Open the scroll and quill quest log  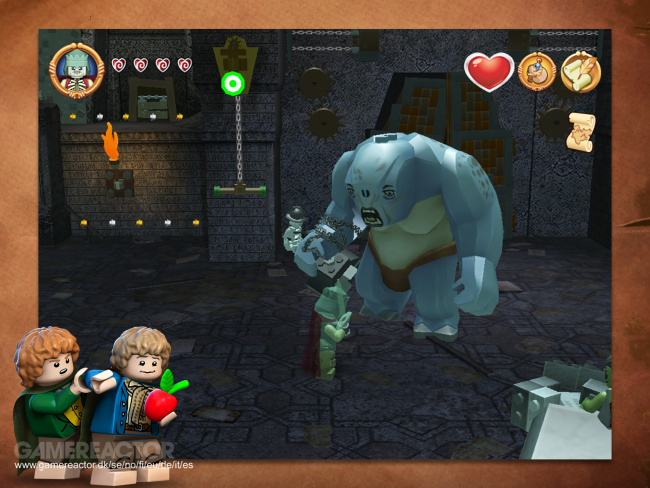[x=580, y=72]
